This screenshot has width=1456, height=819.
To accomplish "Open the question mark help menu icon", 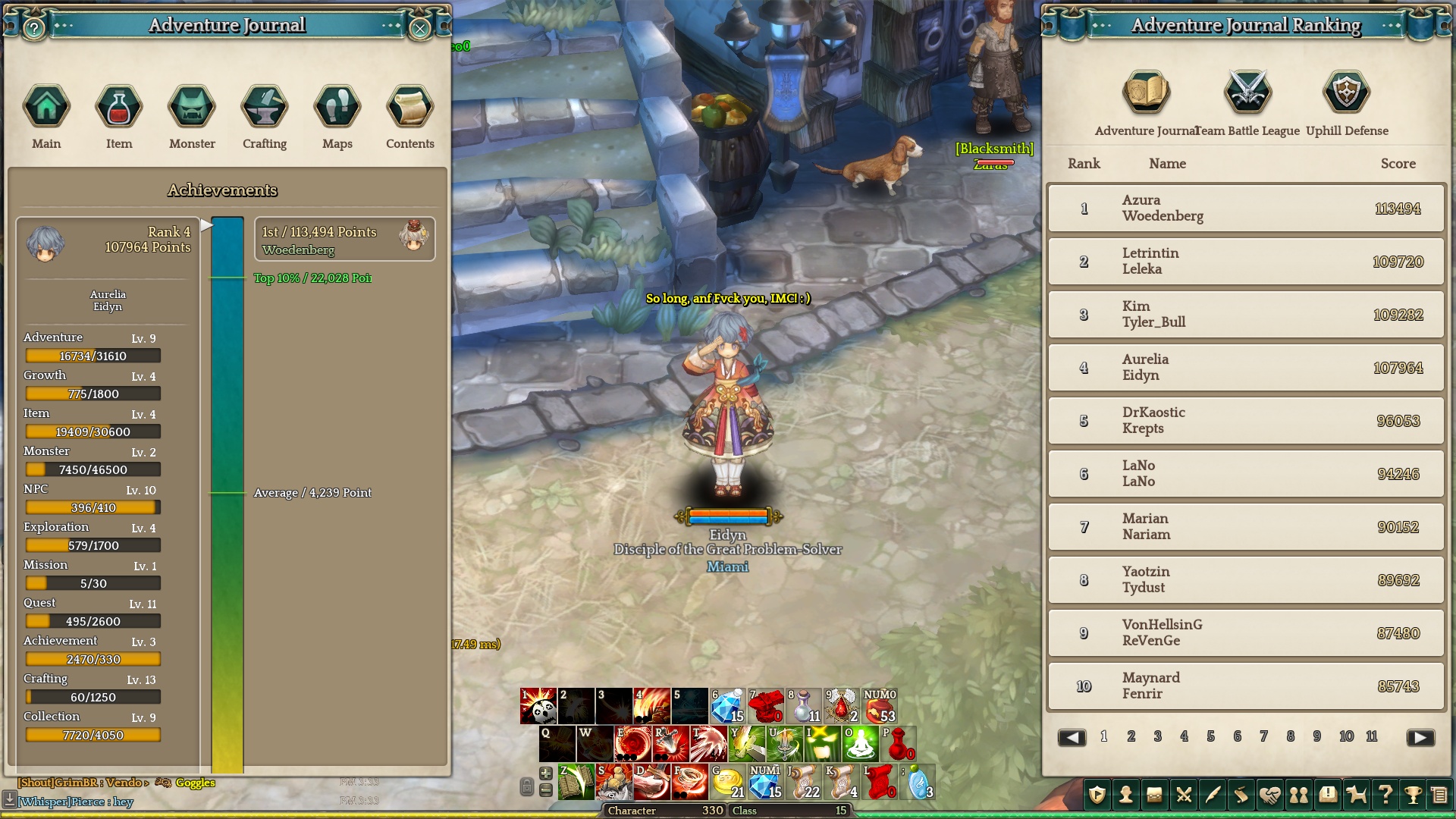I will click(x=1385, y=795).
